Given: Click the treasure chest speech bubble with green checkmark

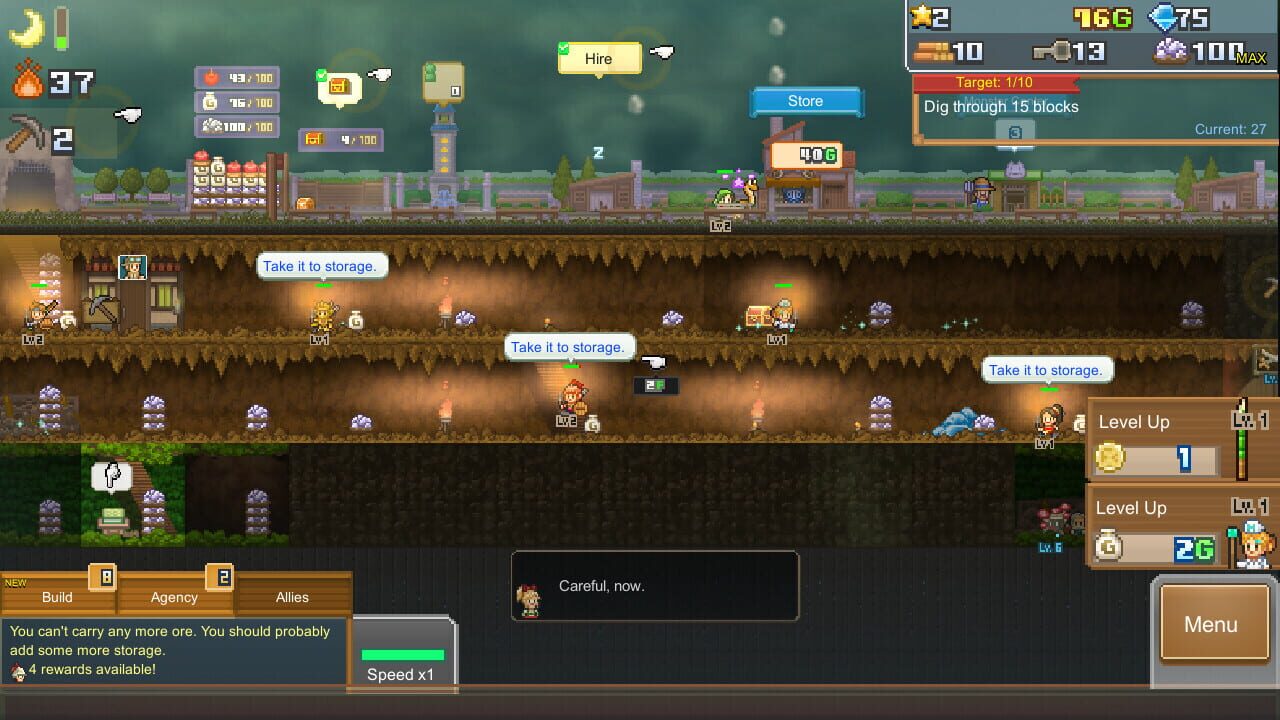Looking at the screenshot, I should [x=340, y=87].
